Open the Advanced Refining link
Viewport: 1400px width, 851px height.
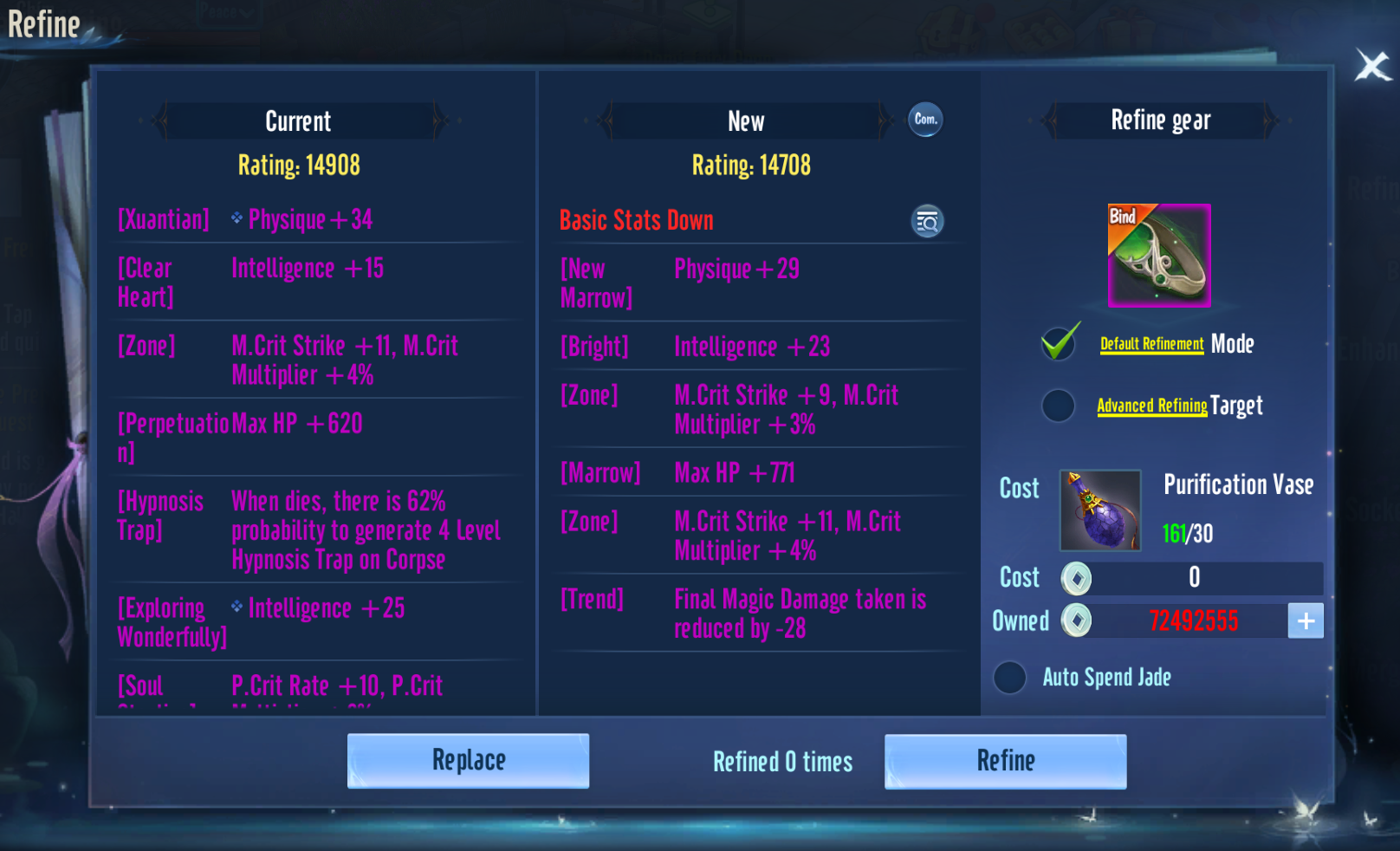(x=1151, y=406)
